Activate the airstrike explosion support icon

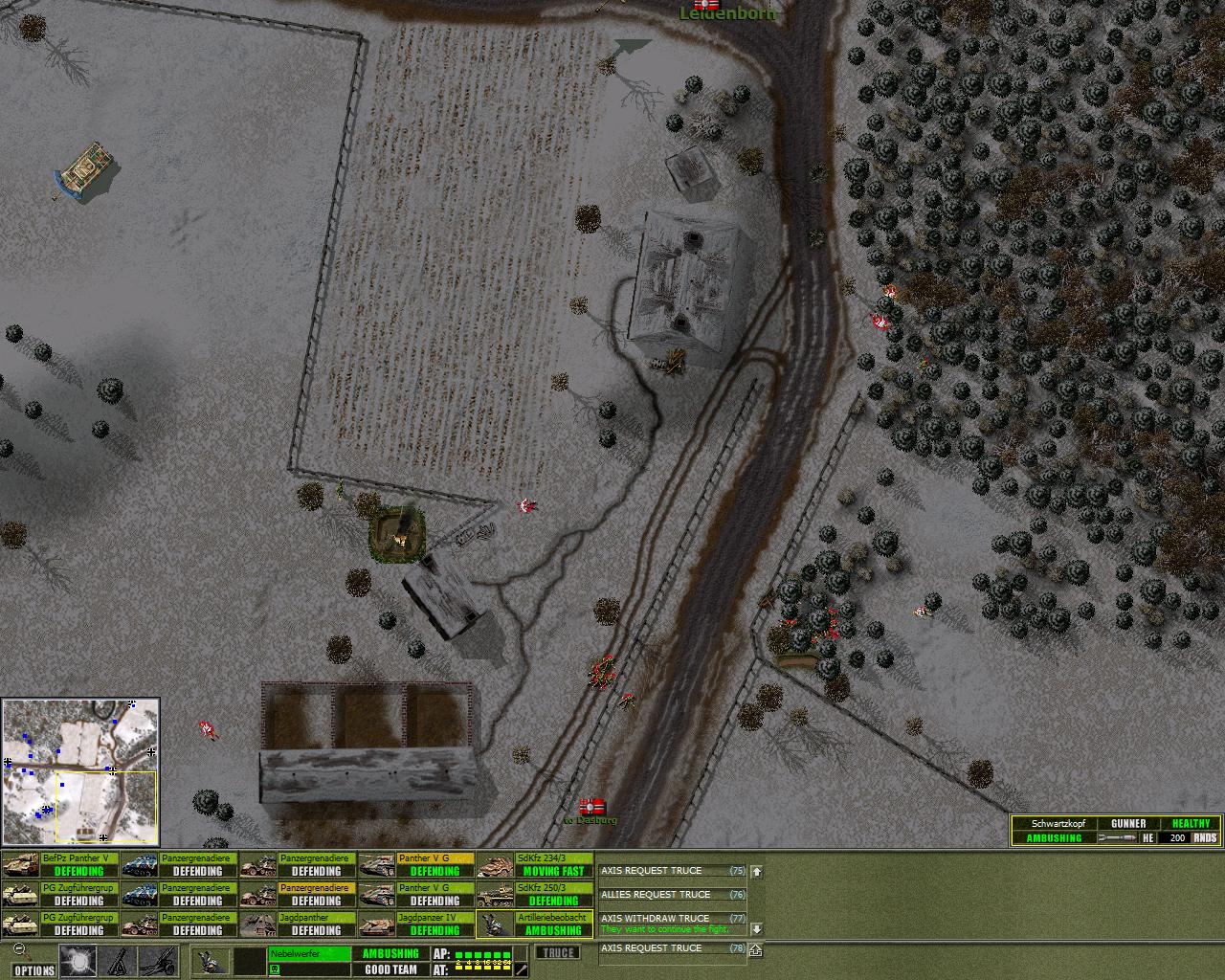pos(78,961)
